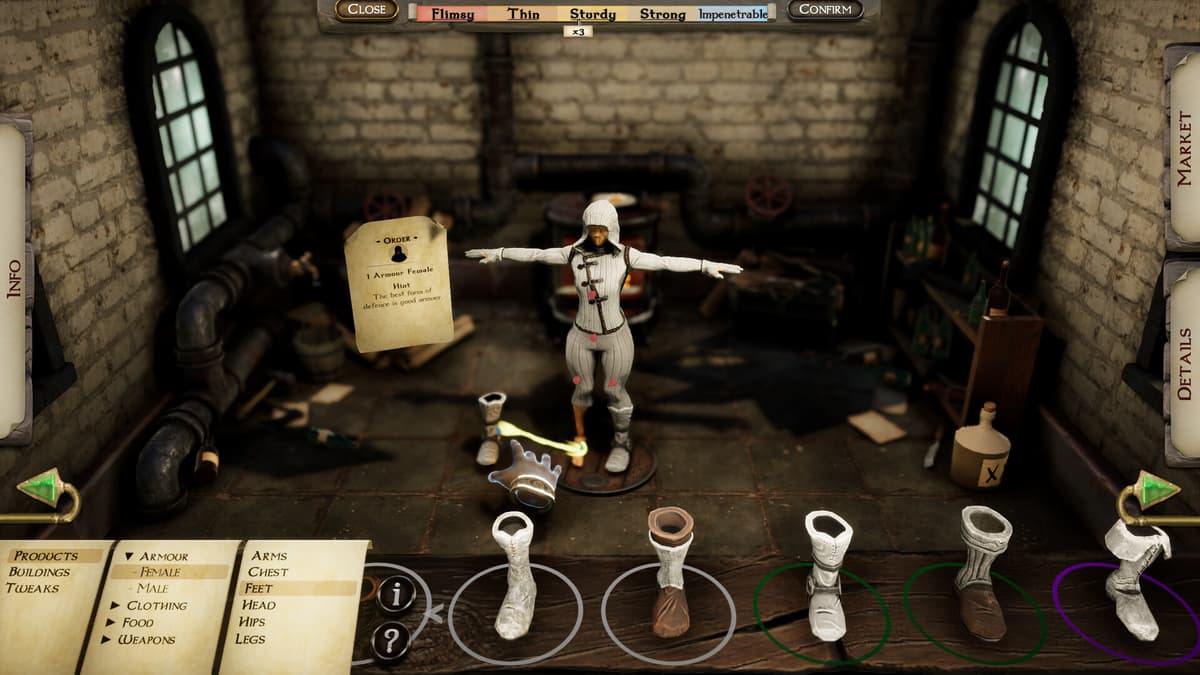Select the Products category

[x=45, y=556]
